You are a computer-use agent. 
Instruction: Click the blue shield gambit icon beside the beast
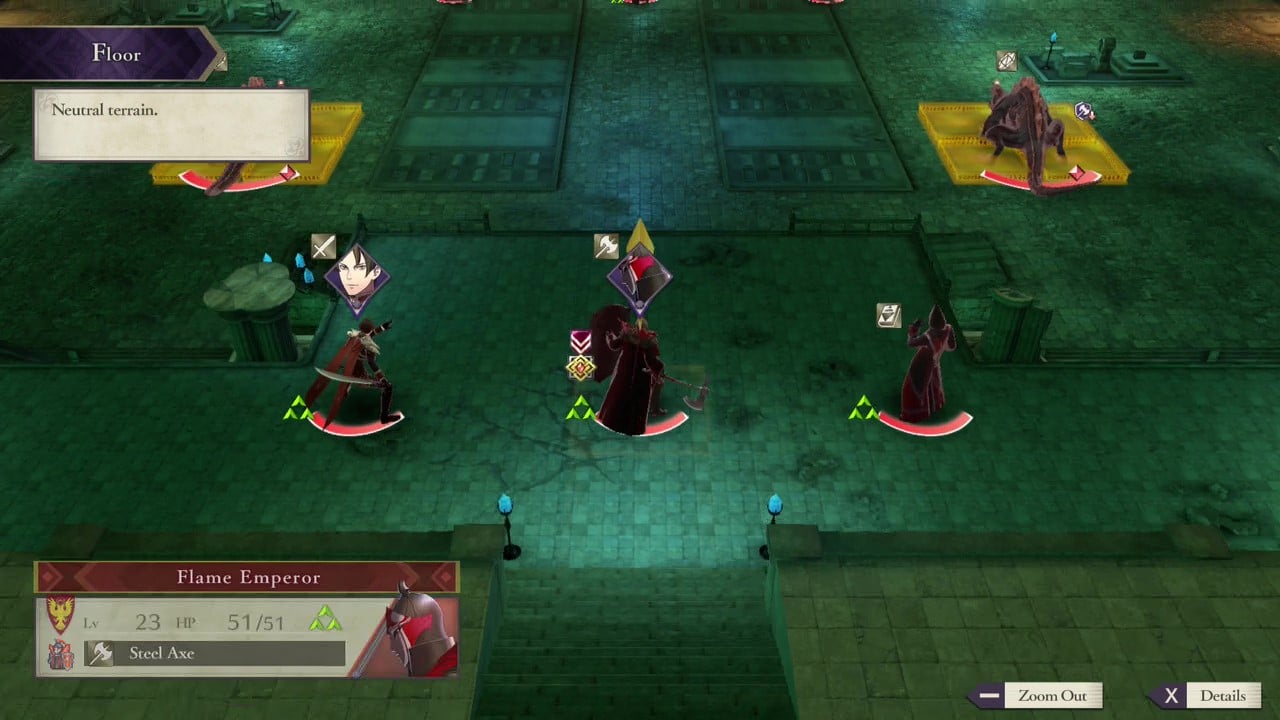click(x=1082, y=113)
